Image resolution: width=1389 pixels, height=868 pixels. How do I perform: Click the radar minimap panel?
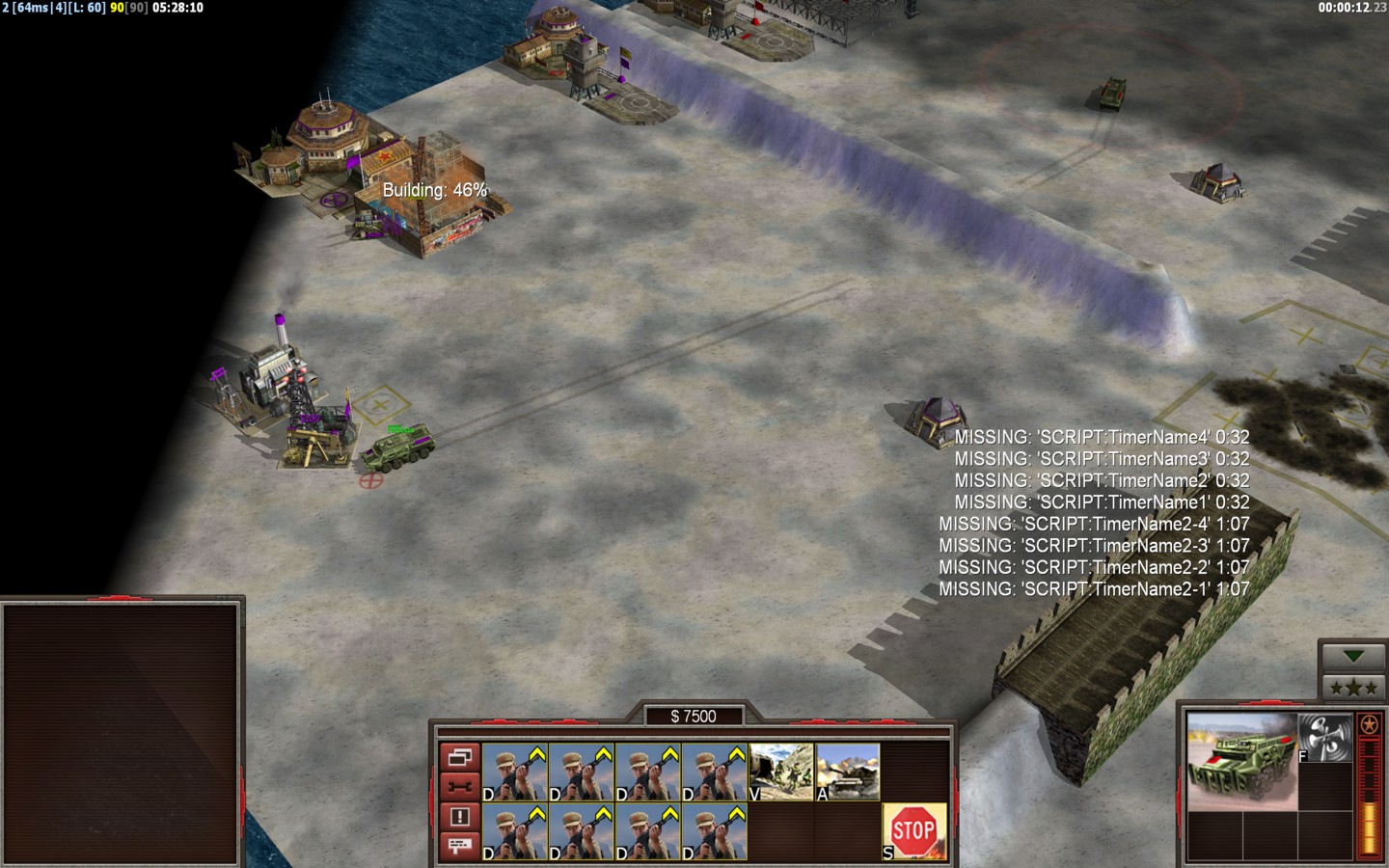pyautogui.click(x=122, y=734)
